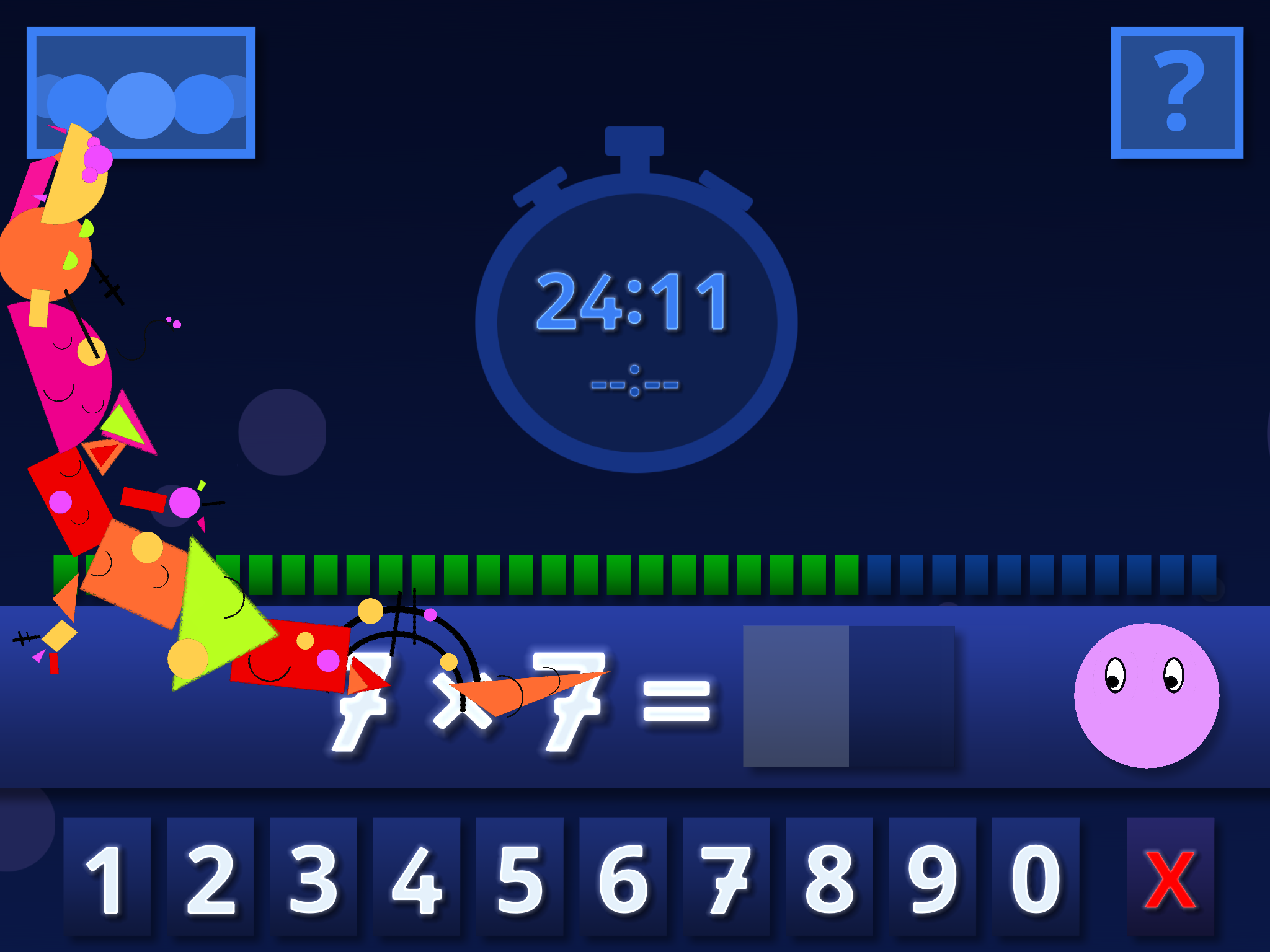Clear the answer with red X
The width and height of the screenshot is (1270, 952).
(1170, 876)
